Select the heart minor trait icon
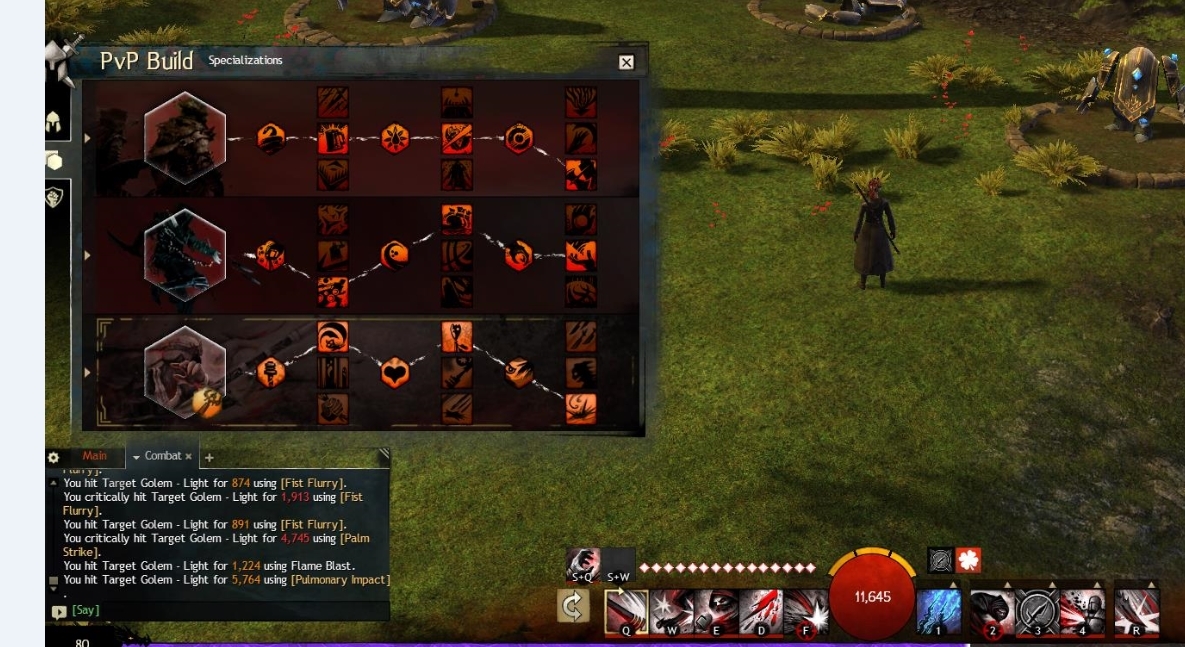 click(x=395, y=373)
